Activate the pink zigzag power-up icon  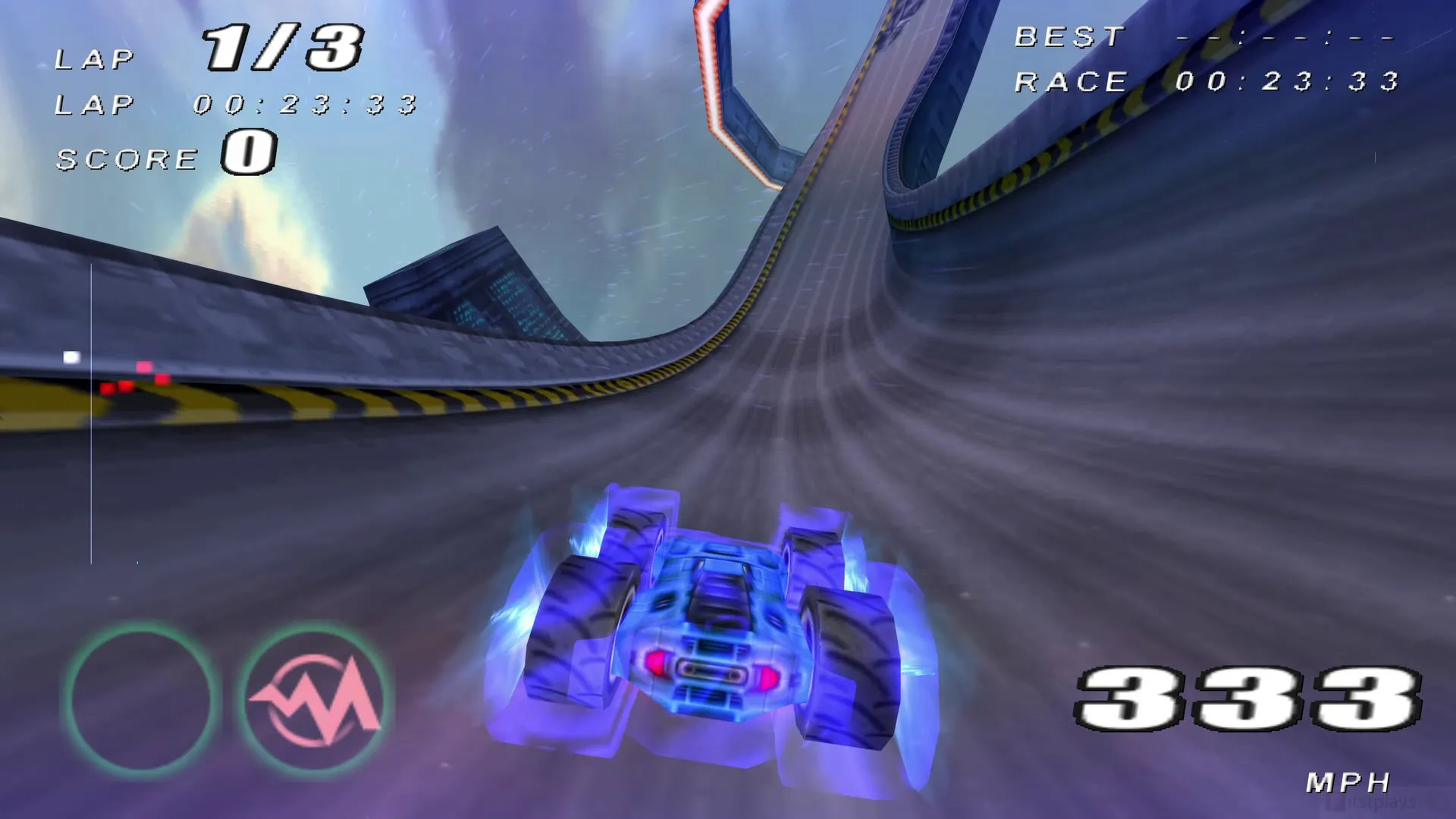[315, 698]
